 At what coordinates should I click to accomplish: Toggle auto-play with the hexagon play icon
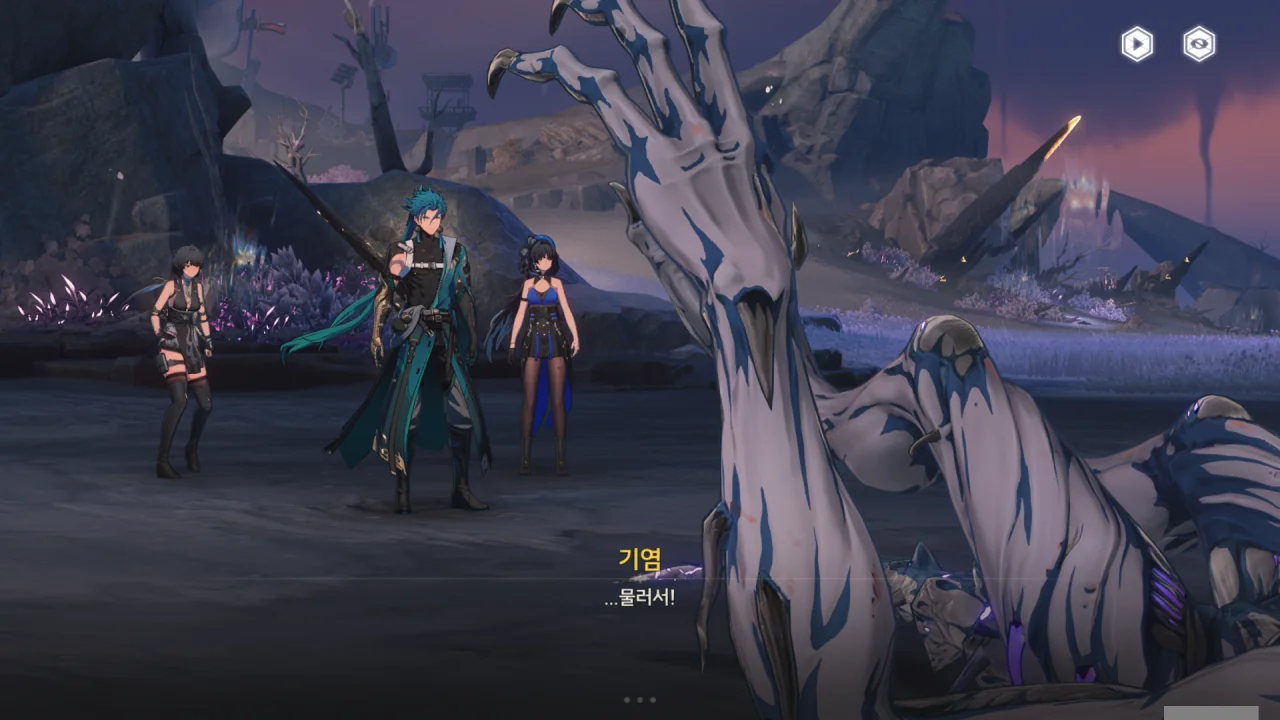point(1136,44)
